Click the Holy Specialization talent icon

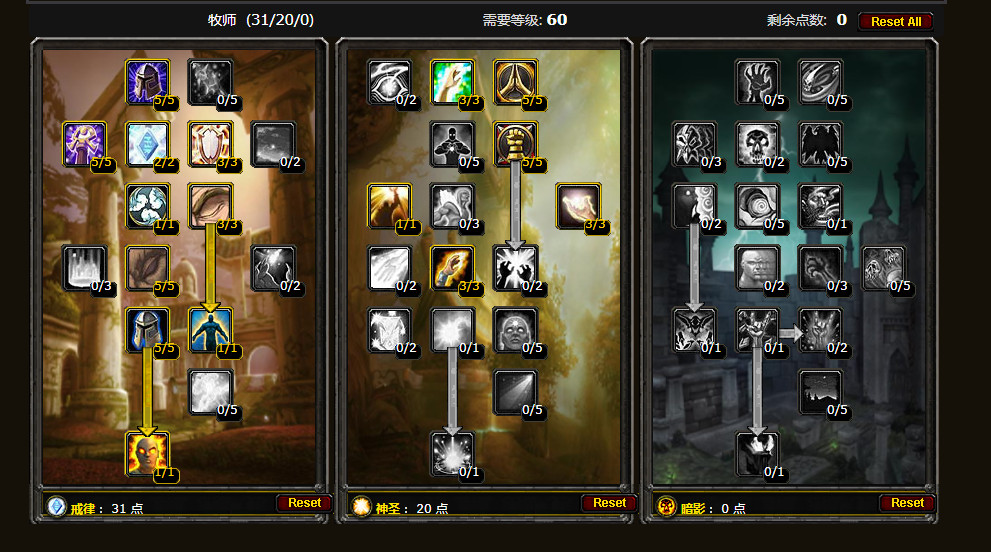click(x=515, y=81)
